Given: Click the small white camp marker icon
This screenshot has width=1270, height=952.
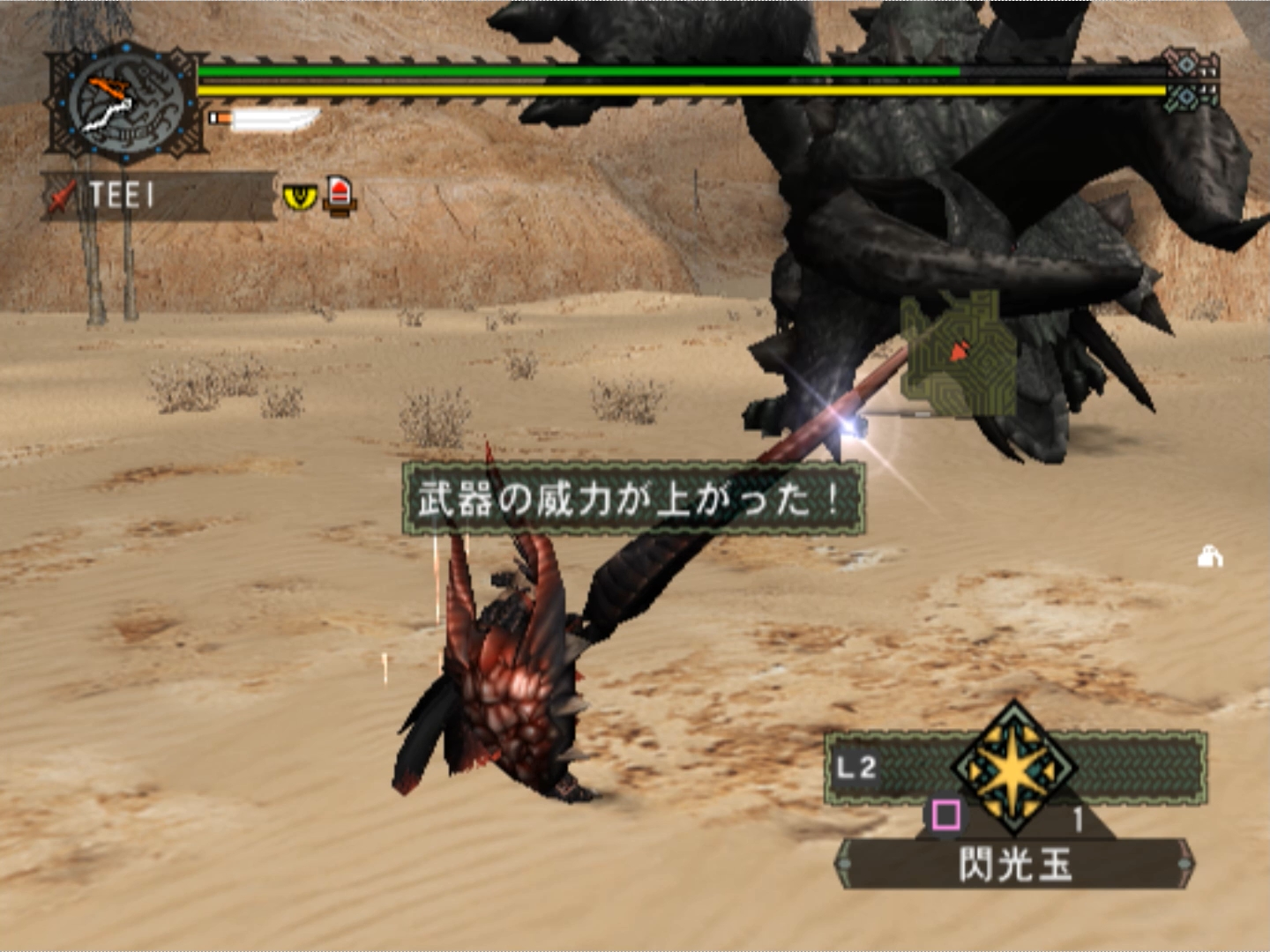Looking at the screenshot, I should (1210, 557).
